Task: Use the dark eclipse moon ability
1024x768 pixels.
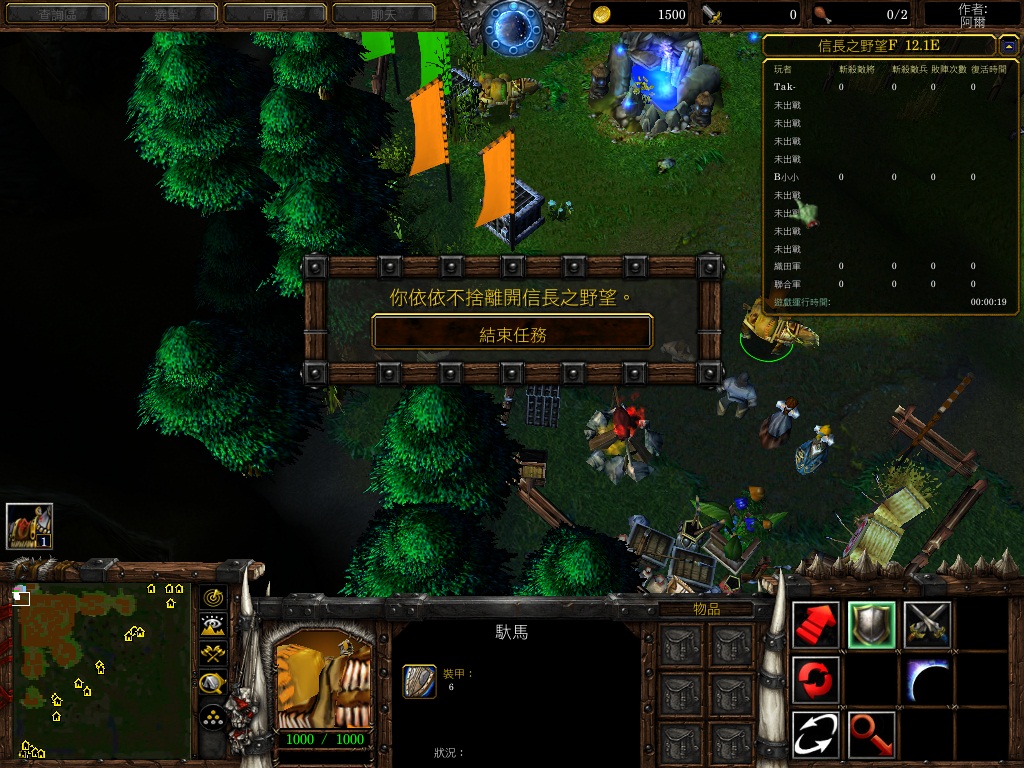Action: (928, 680)
